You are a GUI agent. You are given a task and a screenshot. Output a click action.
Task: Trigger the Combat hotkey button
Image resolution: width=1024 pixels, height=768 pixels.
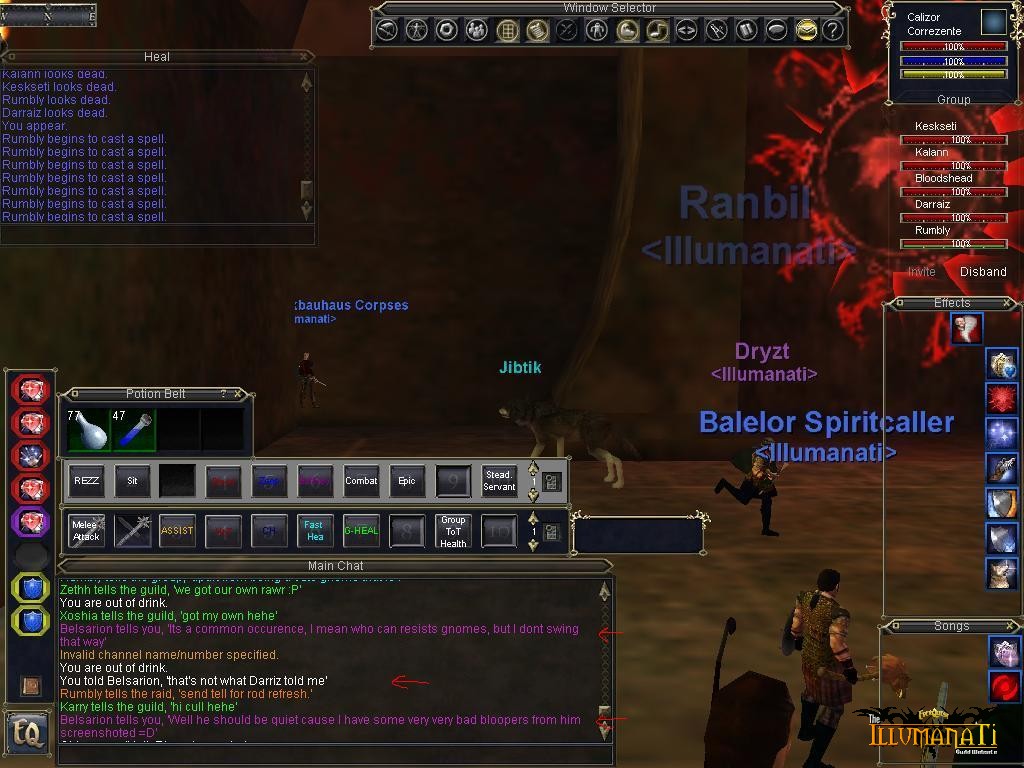(x=361, y=481)
